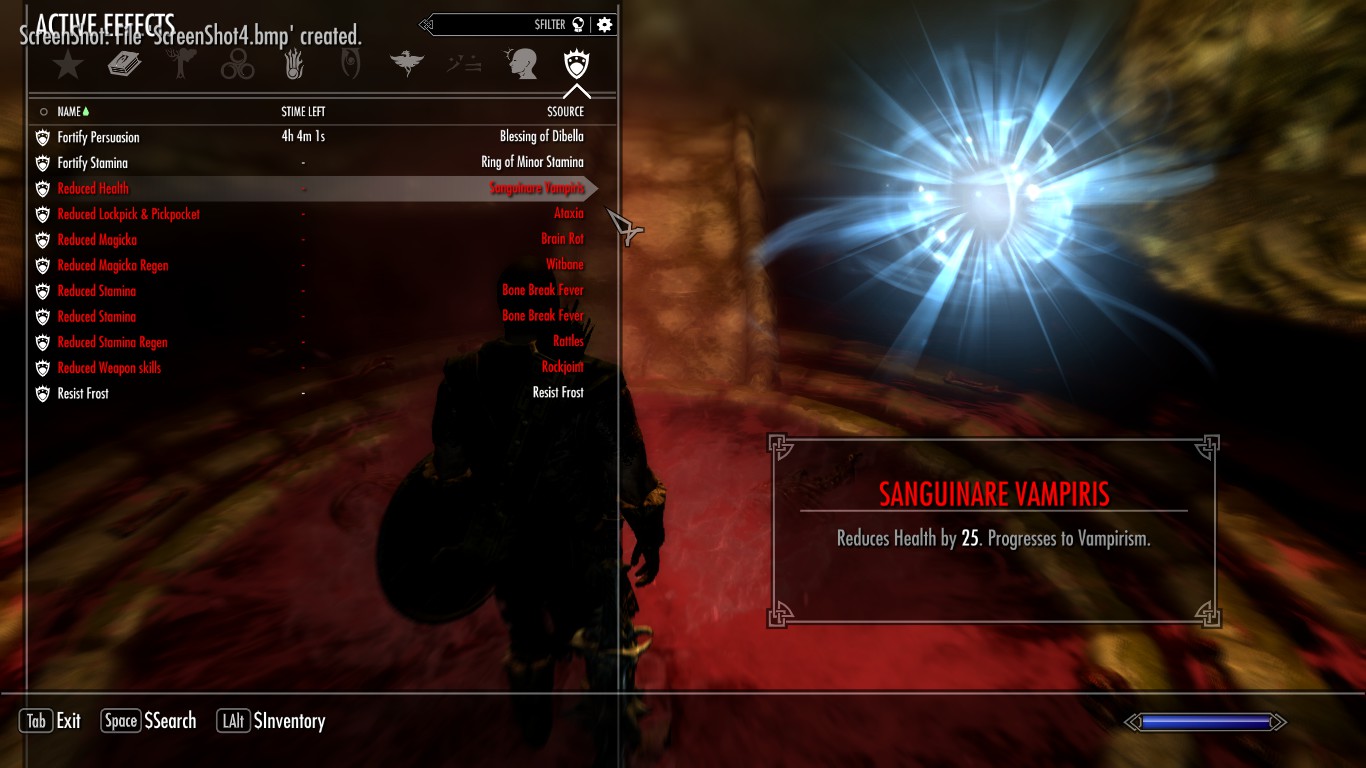Select the Sanguinare Vampiris effect row
The width and height of the screenshot is (1366, 768).
tap(300, 188)
